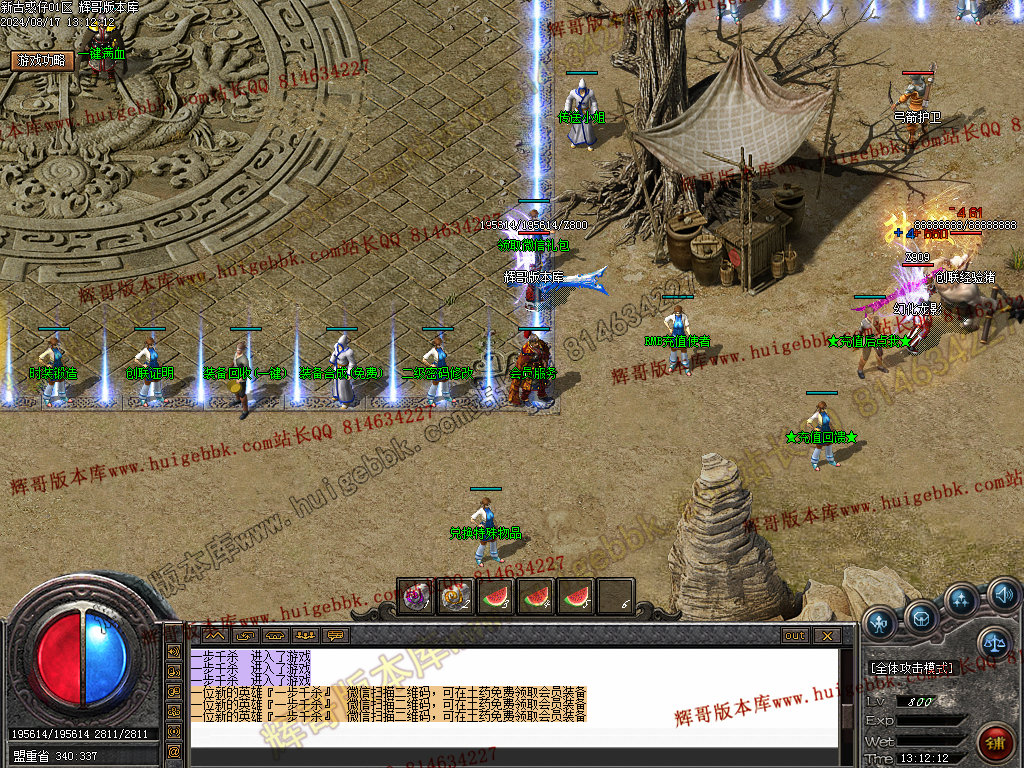Toggle sound with the speaker icon

(1002, 597)
